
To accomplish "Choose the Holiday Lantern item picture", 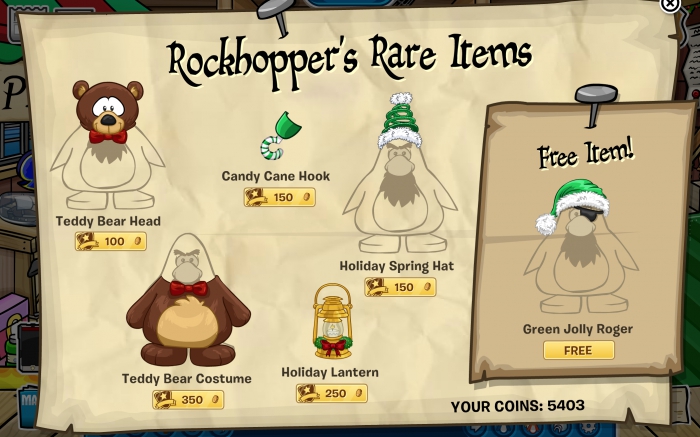I will (331, 322).
